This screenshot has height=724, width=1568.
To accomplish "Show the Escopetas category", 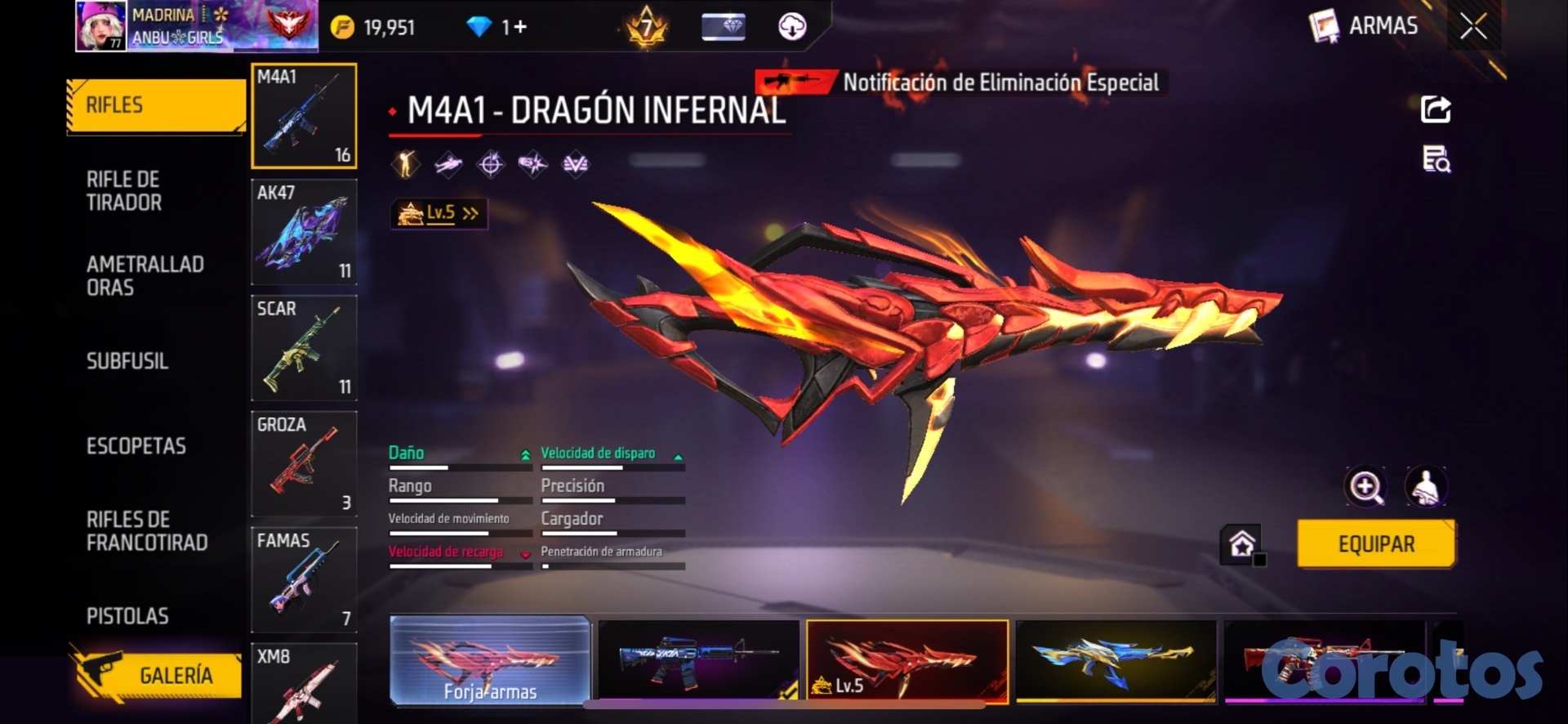I will [x=136, y=446].
